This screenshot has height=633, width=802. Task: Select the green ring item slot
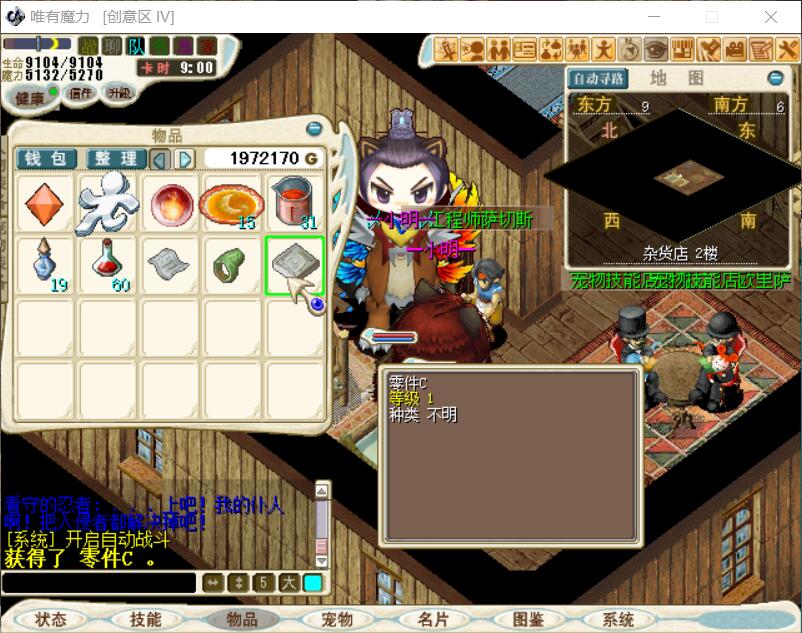231,265
